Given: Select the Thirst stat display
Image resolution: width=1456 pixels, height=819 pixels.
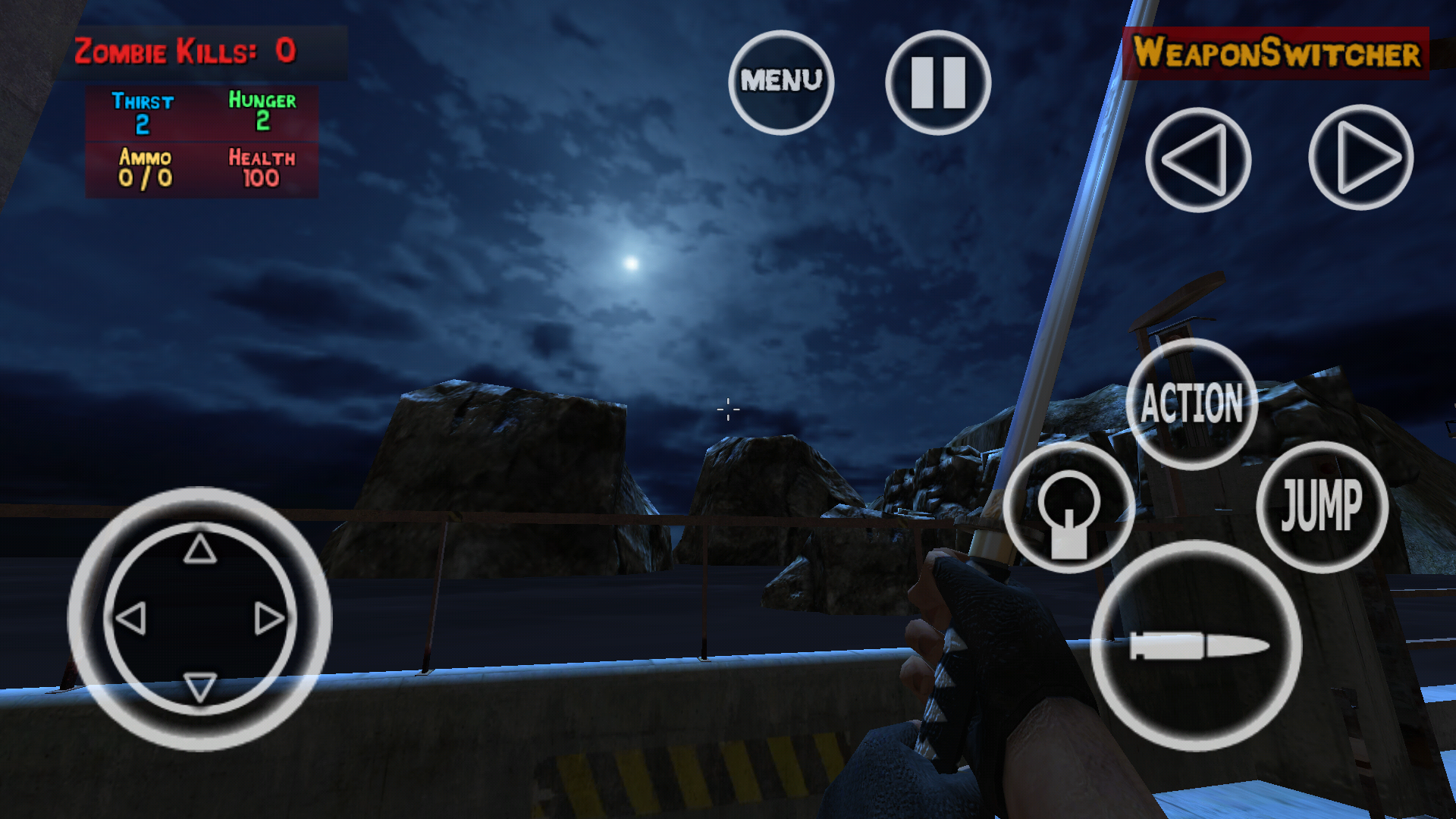Looking at the screenshot, I should tap(143, 114).
